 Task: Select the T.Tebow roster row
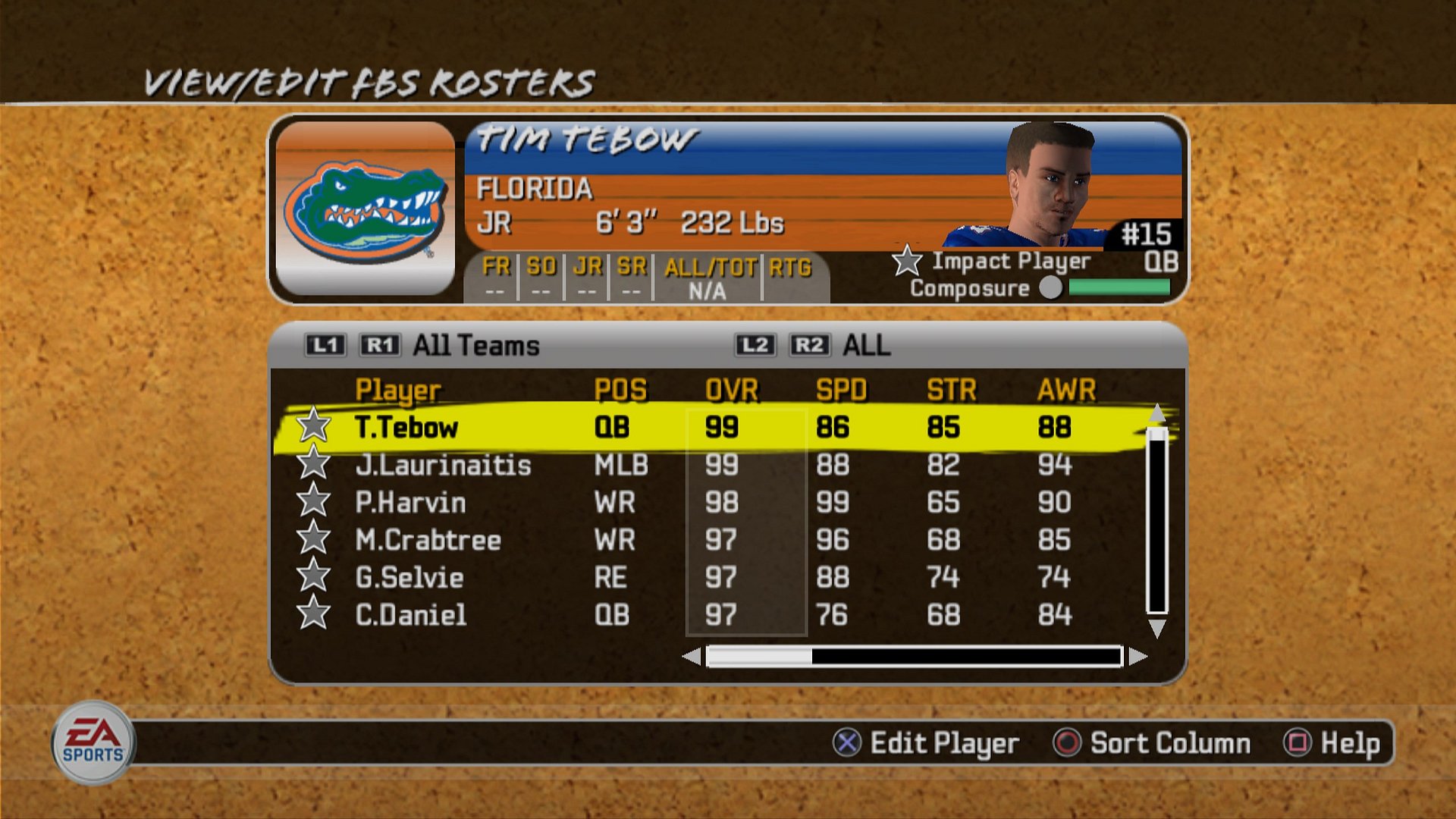coord(406,428)
